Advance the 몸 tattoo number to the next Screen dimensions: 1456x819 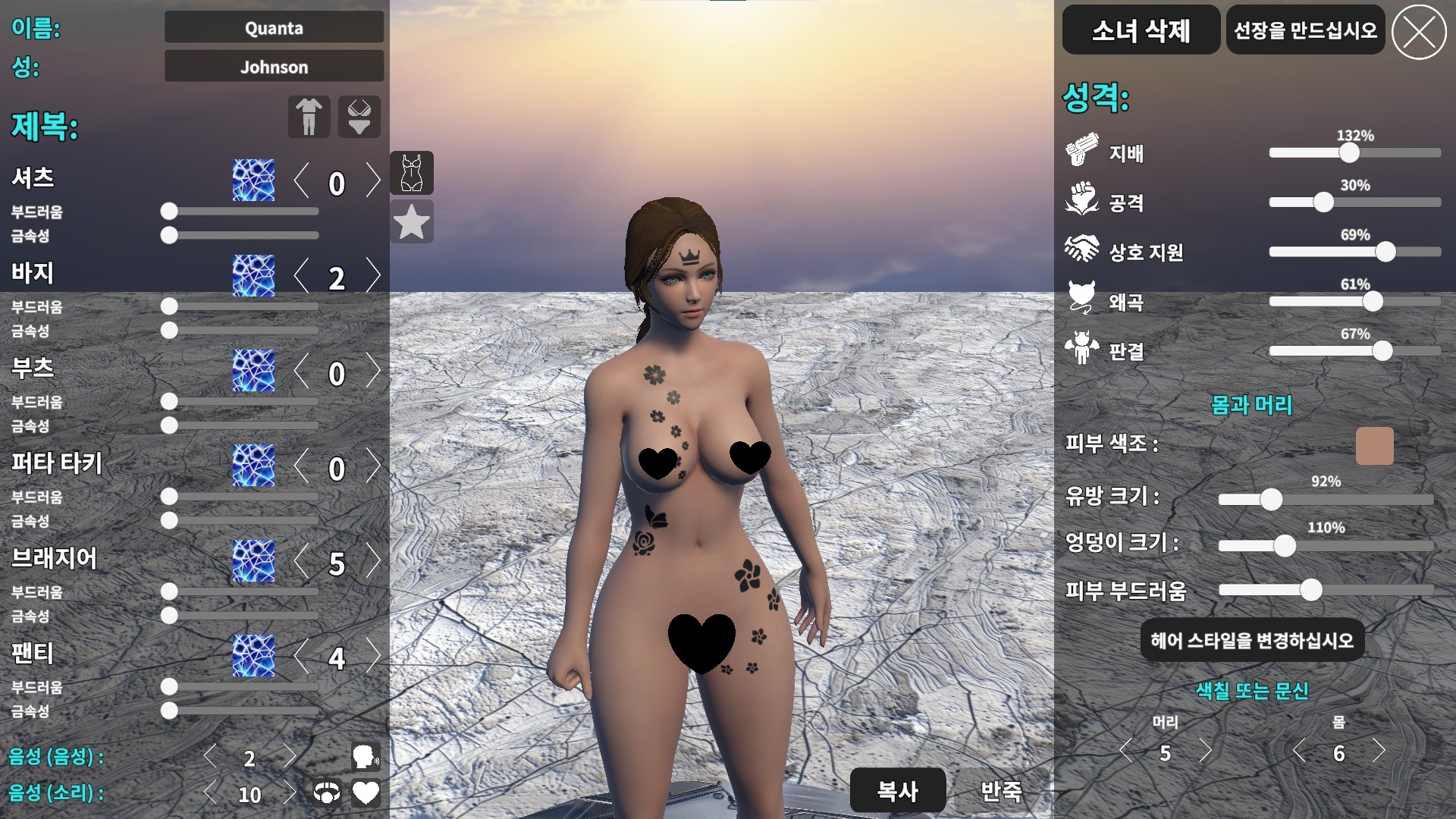point(1379,752)
